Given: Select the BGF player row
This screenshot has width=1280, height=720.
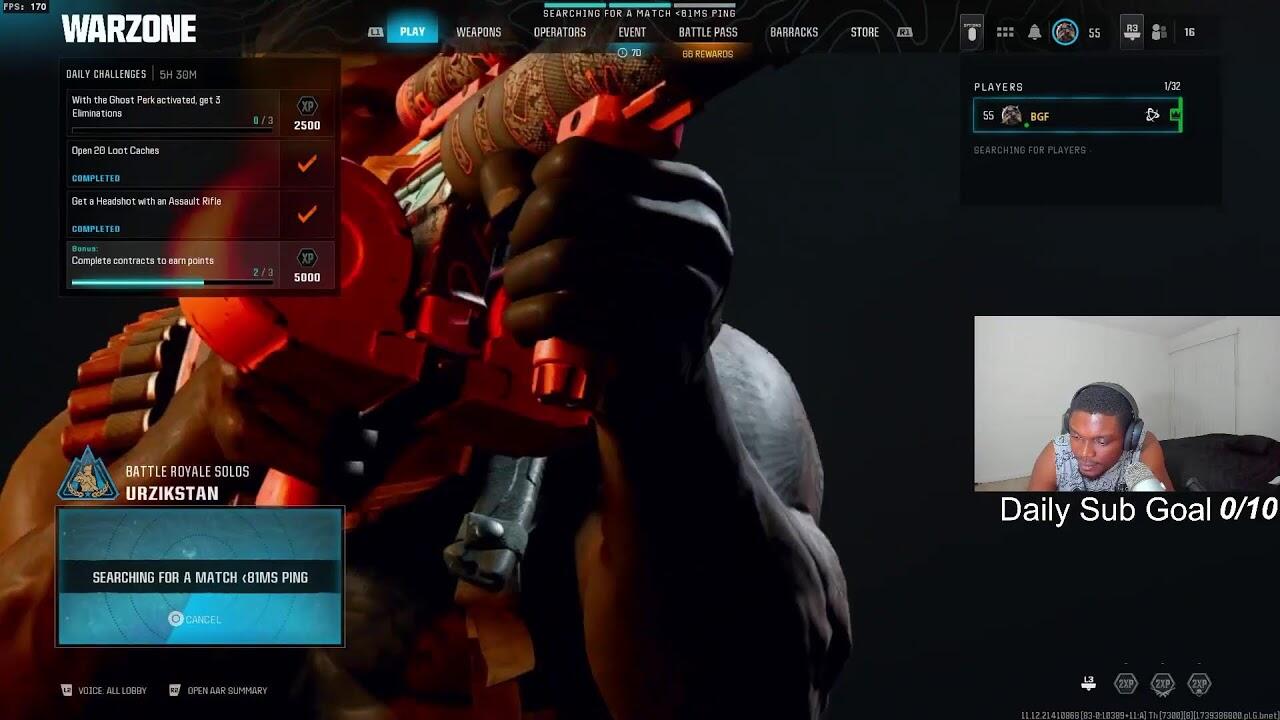Looking at the screenshot, I should 1077,115.
